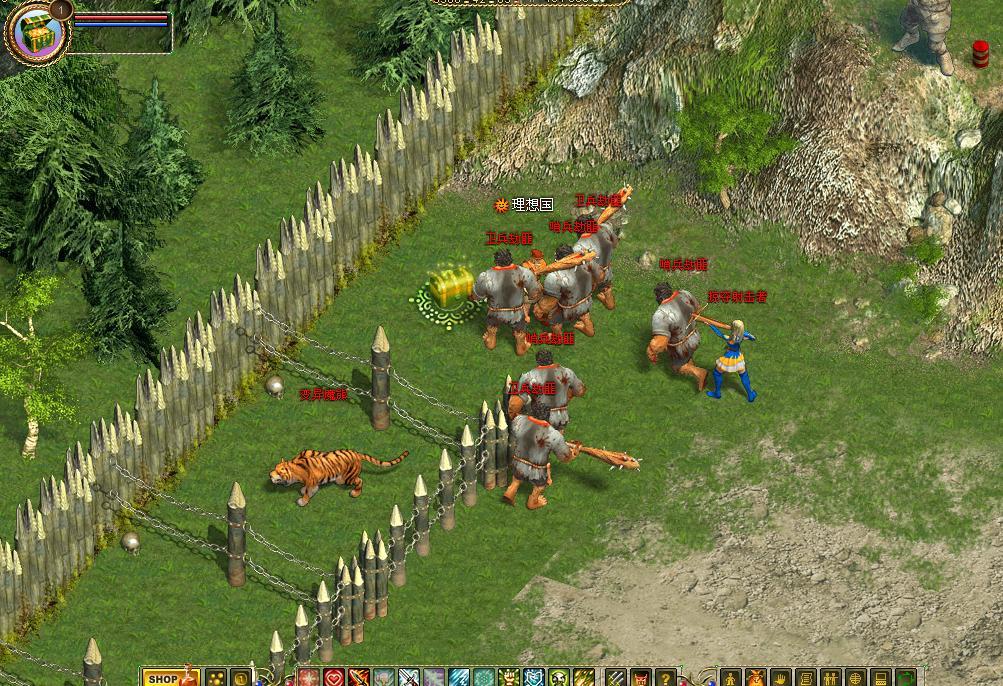The width and height of the screenshot is (1003, 686).
Task: Open the character figure menu icon
Action: (731, 679)
